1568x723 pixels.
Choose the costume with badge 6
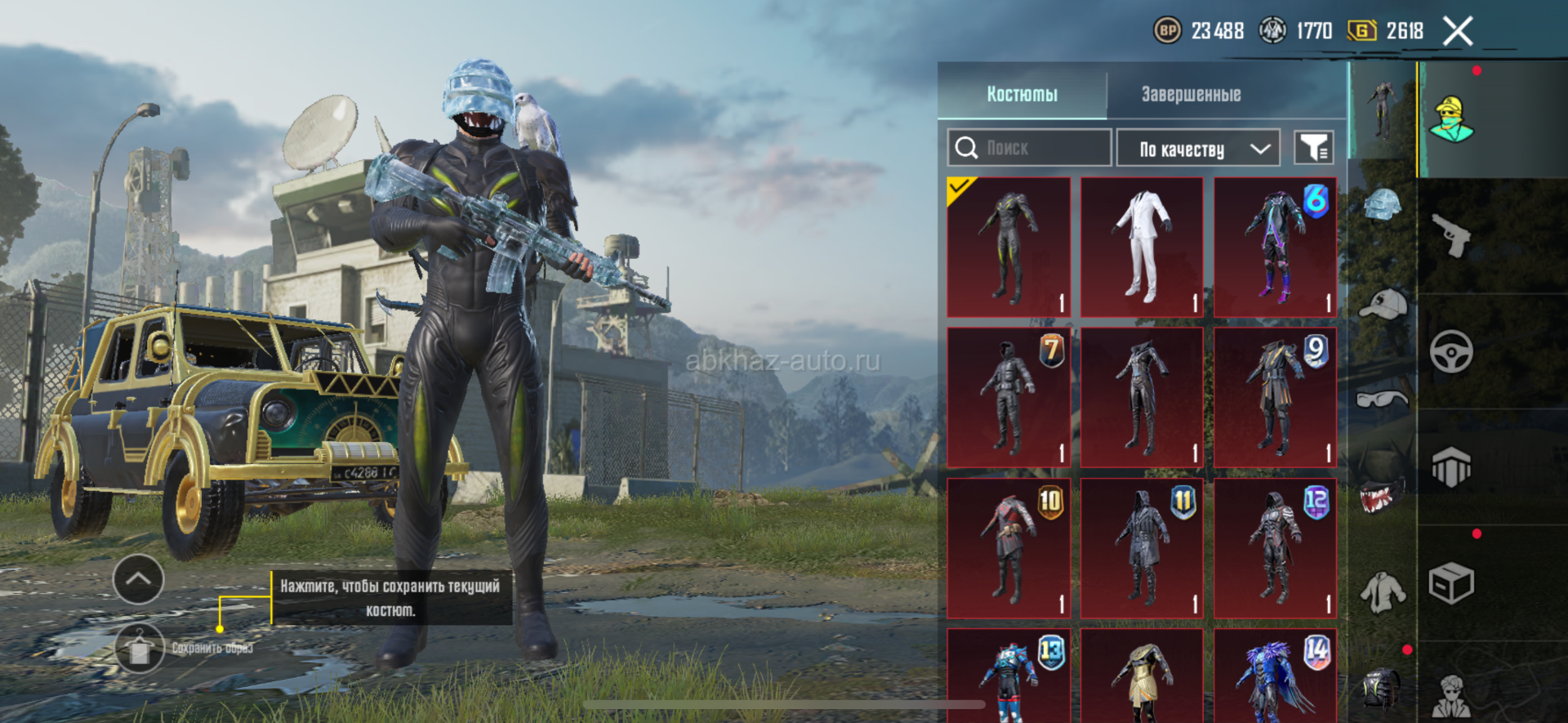(x=1275, y=247)
